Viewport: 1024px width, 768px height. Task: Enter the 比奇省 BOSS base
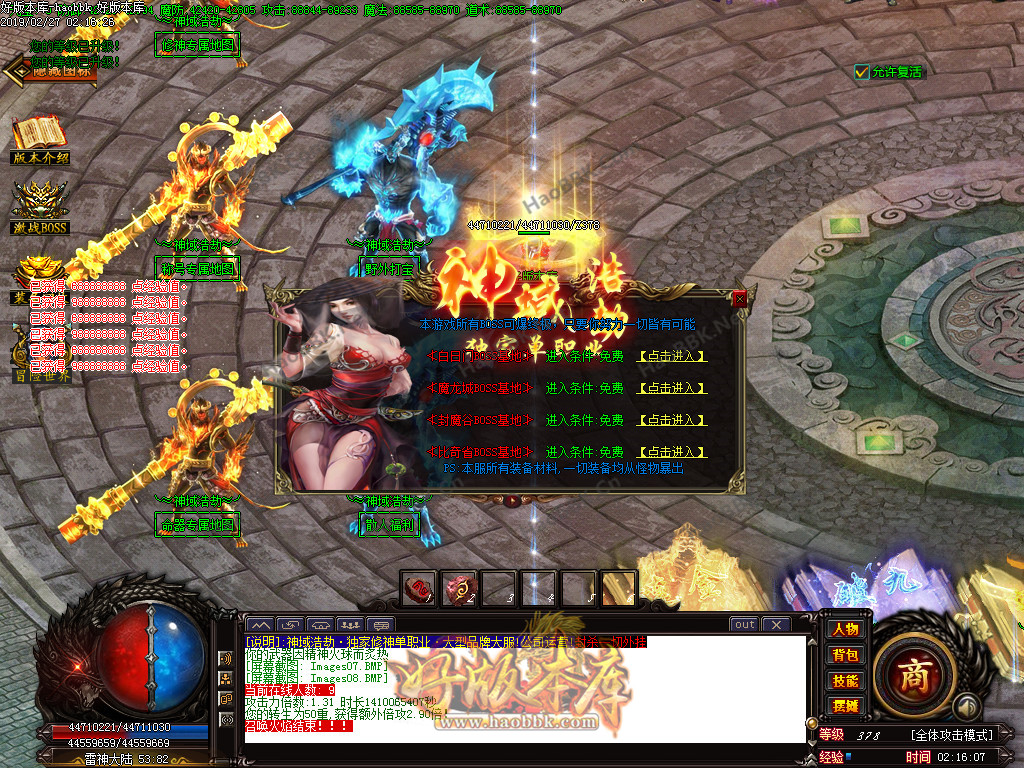(672, 452)
